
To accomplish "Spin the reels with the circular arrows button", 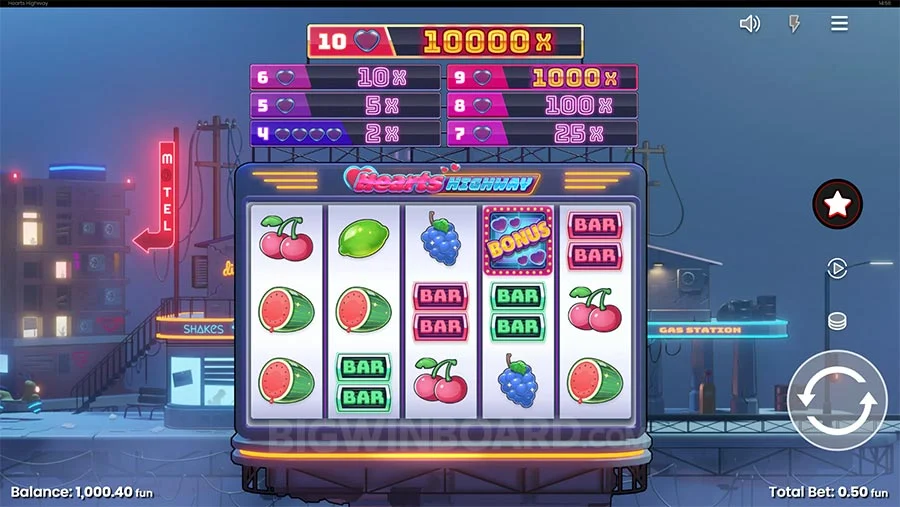I will click(837, 399).
